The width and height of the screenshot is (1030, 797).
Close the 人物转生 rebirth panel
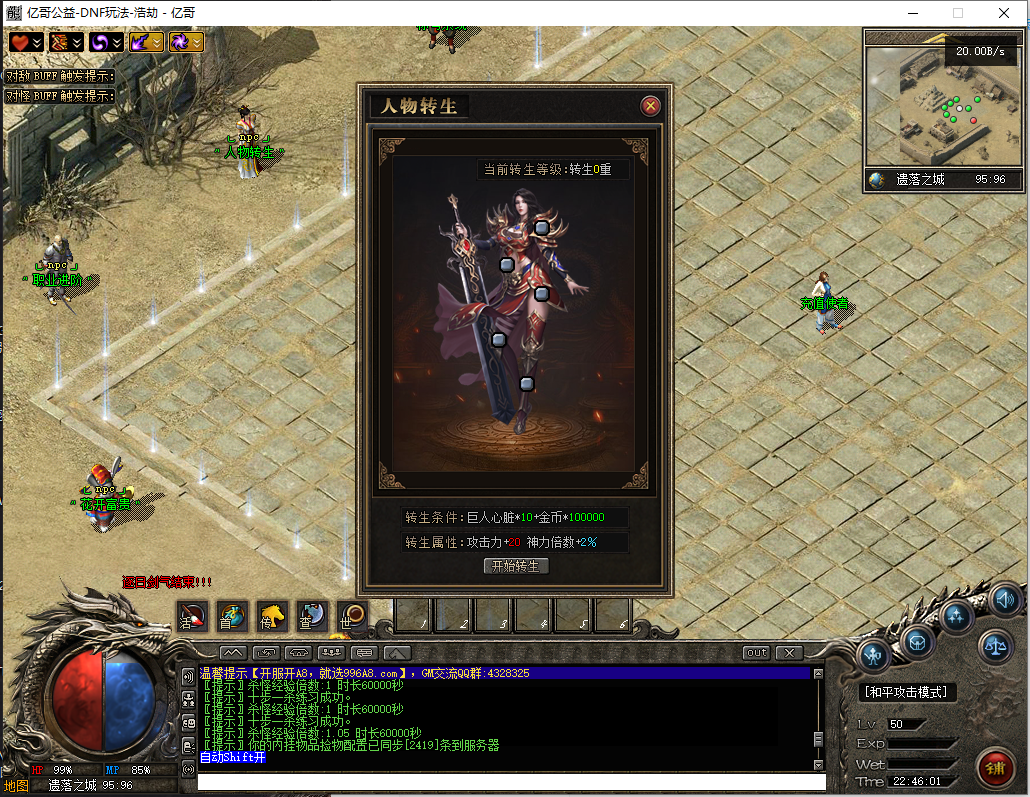tap(651, 106)
